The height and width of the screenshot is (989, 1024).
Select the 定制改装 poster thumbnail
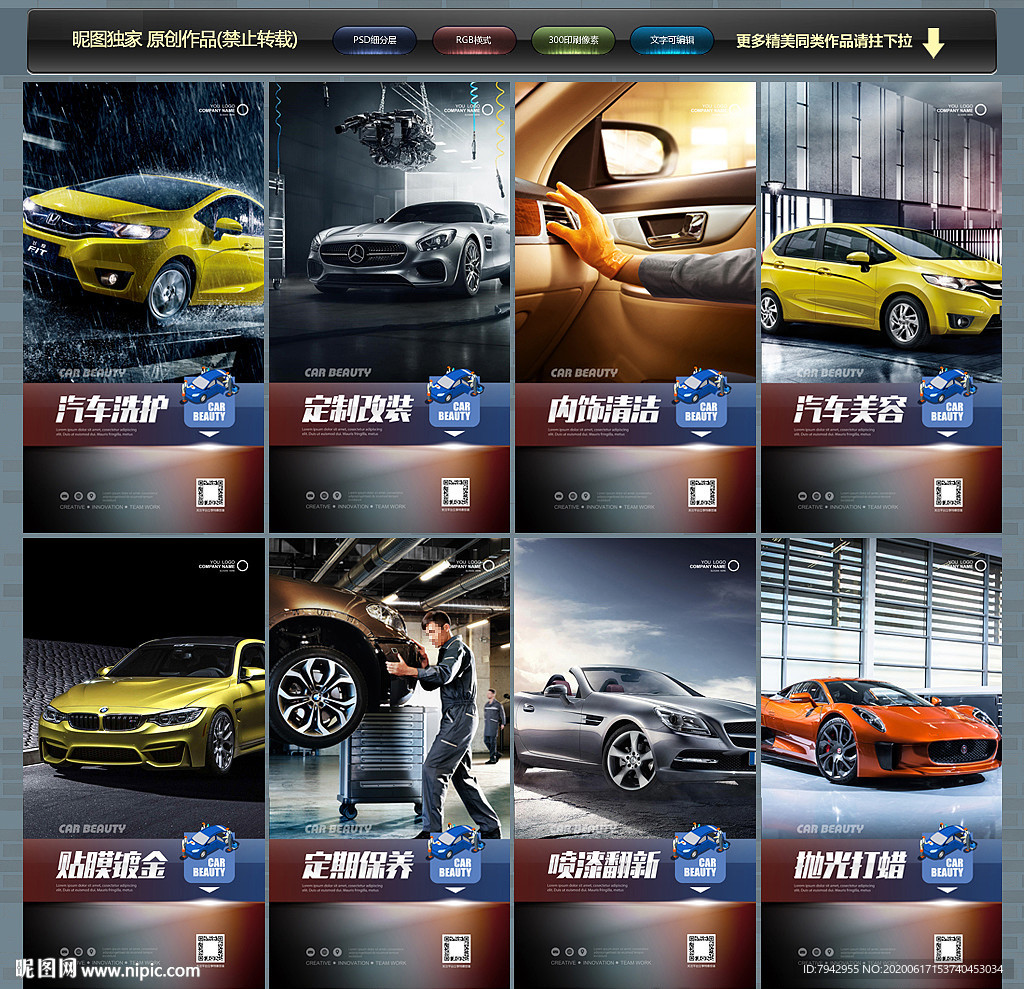[389, 307]
